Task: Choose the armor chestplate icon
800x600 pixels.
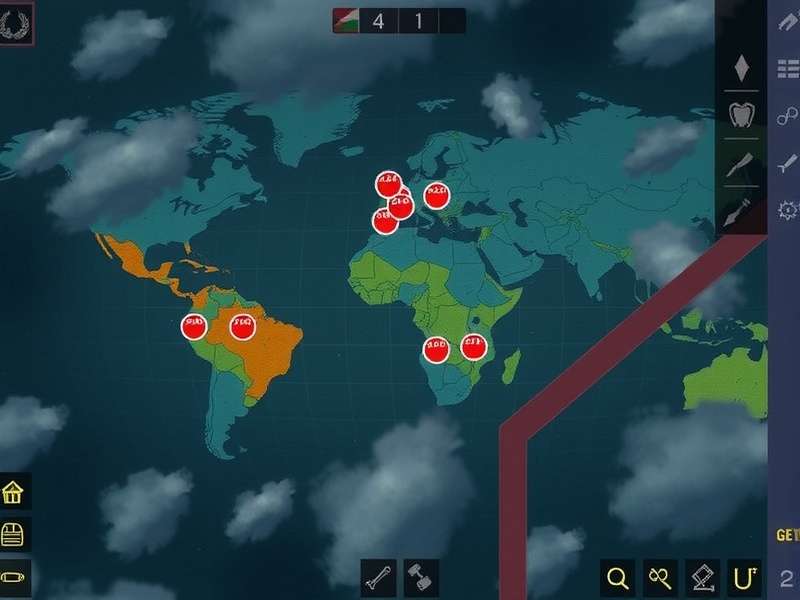Action: click(x=741, y=113)
